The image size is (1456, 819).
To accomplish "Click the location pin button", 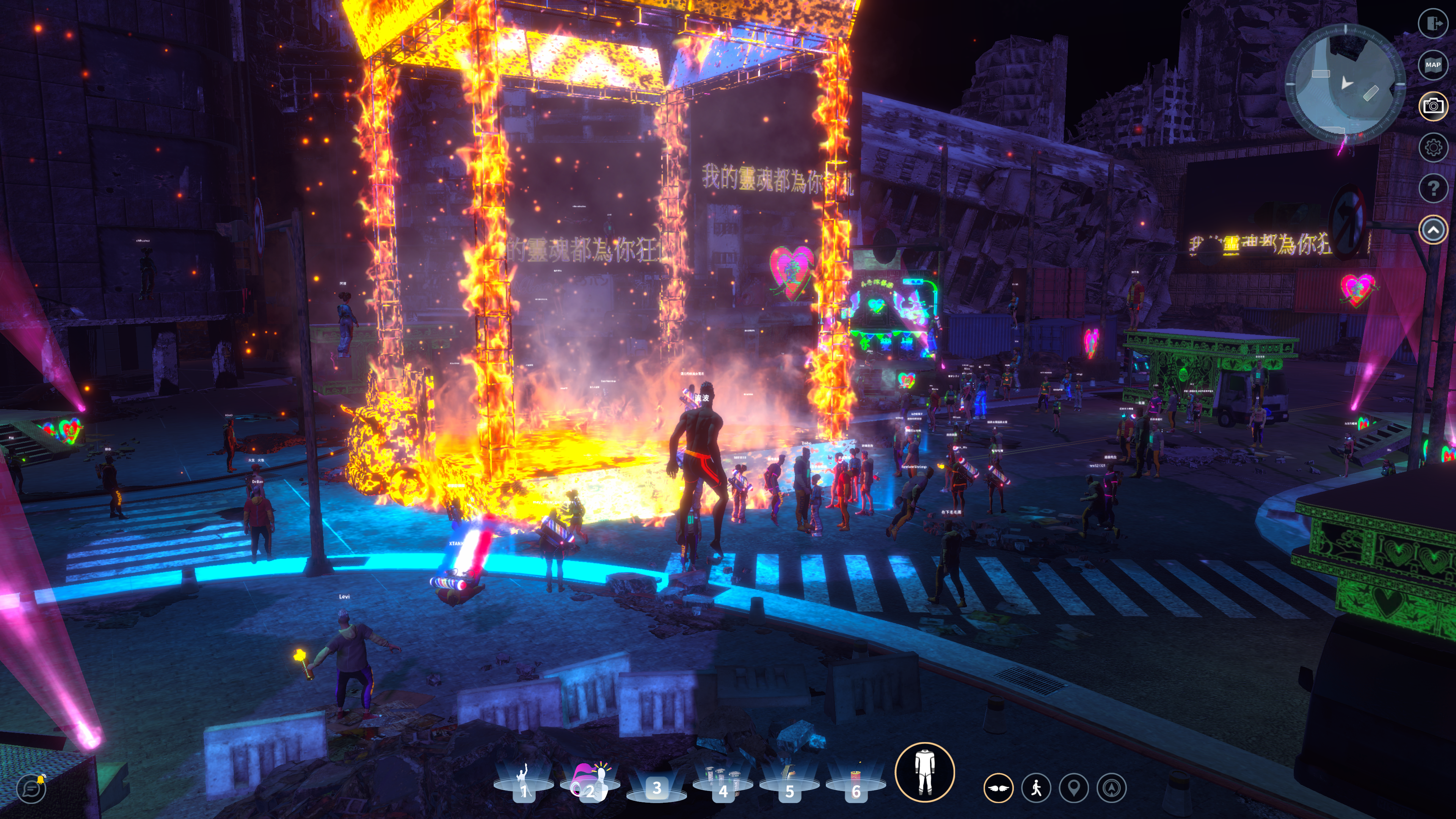I will coord(1073,788).
